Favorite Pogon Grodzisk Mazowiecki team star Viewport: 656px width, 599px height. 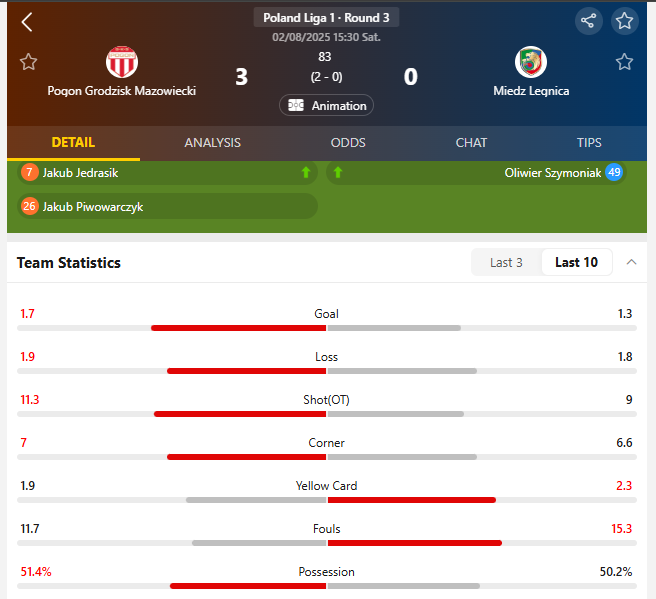(x=28, y=62)
